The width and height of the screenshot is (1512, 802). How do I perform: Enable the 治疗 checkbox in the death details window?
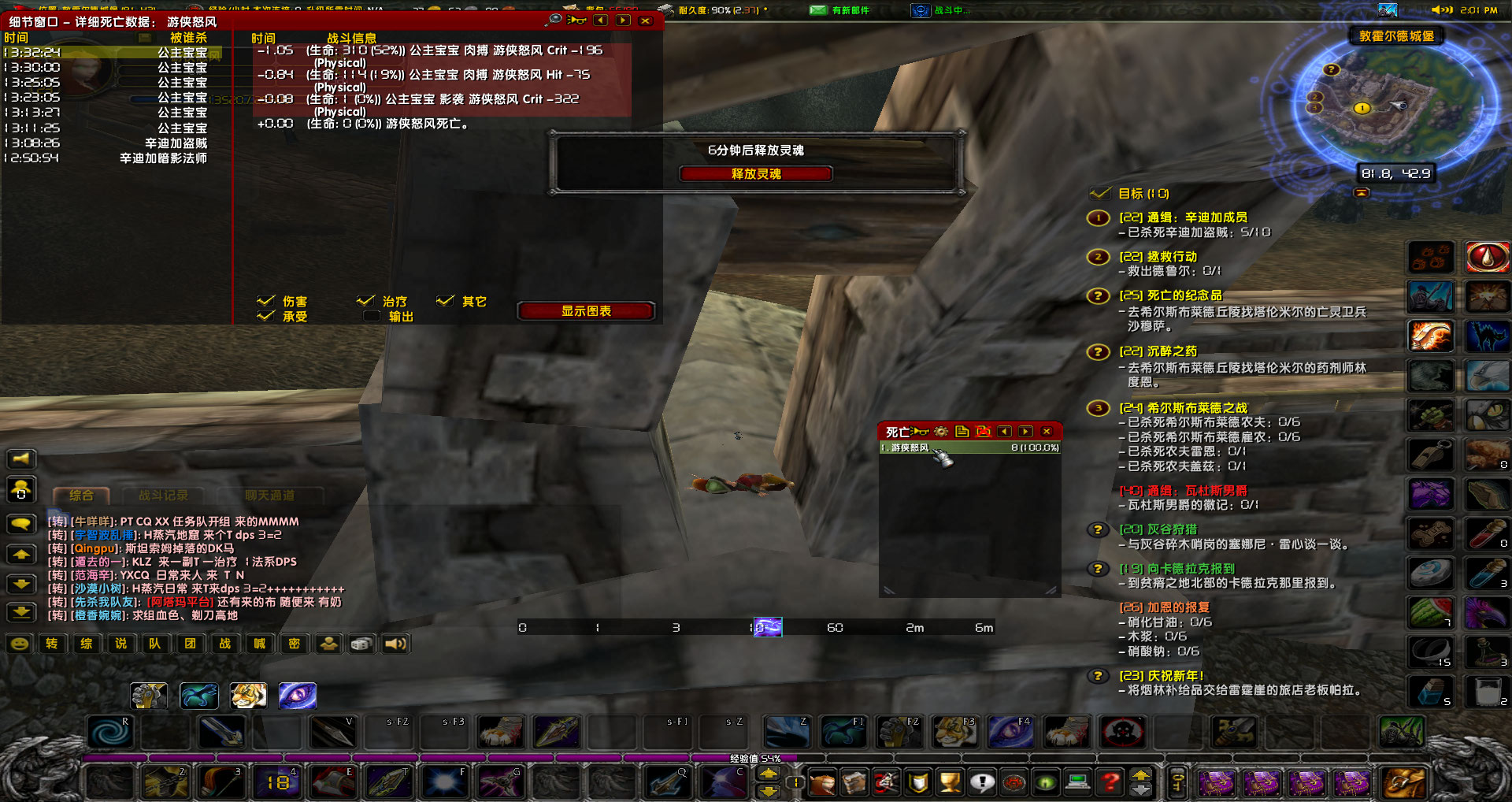(366, 300)
